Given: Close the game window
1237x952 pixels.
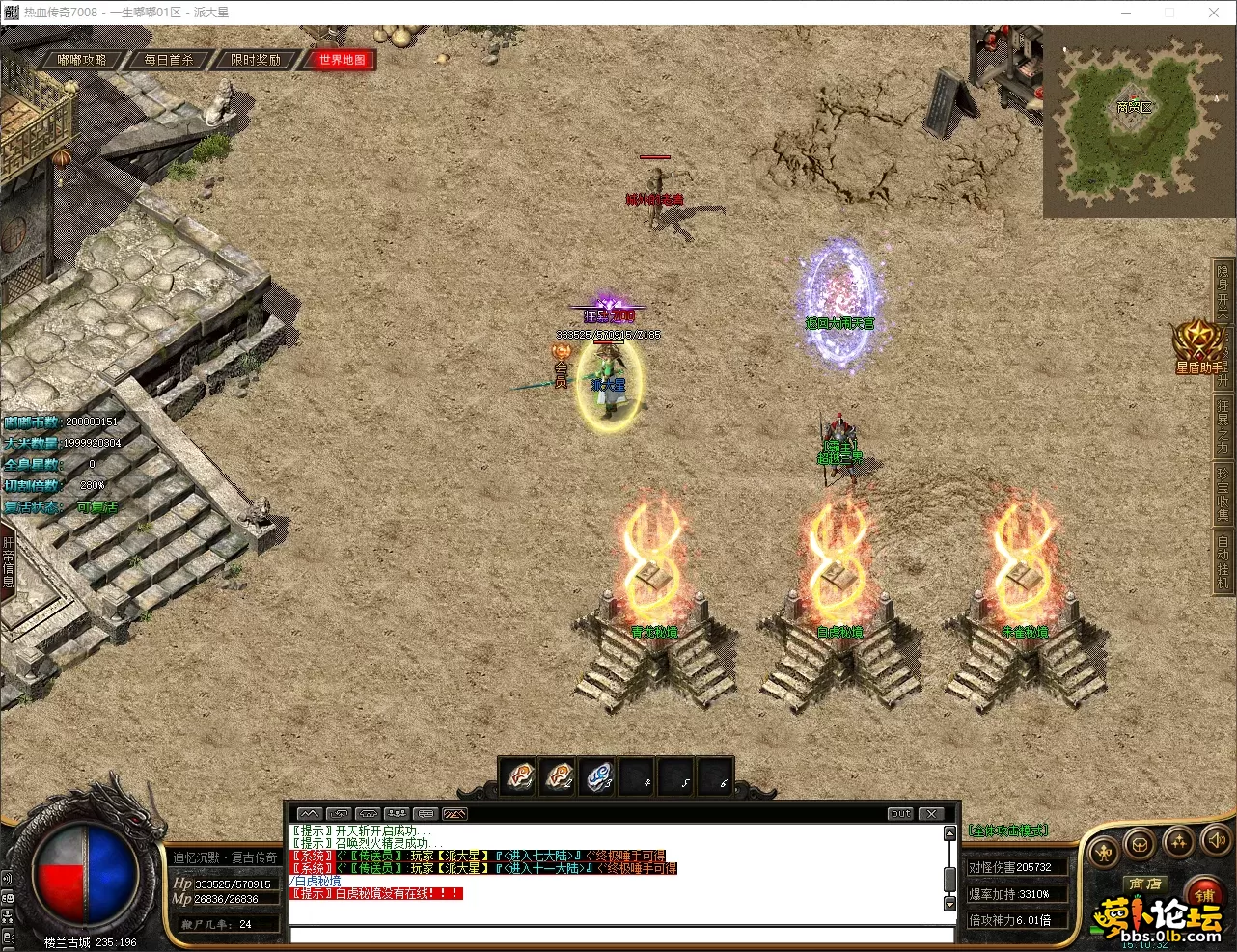Looking at the screenshot, I should [1214, 13].
